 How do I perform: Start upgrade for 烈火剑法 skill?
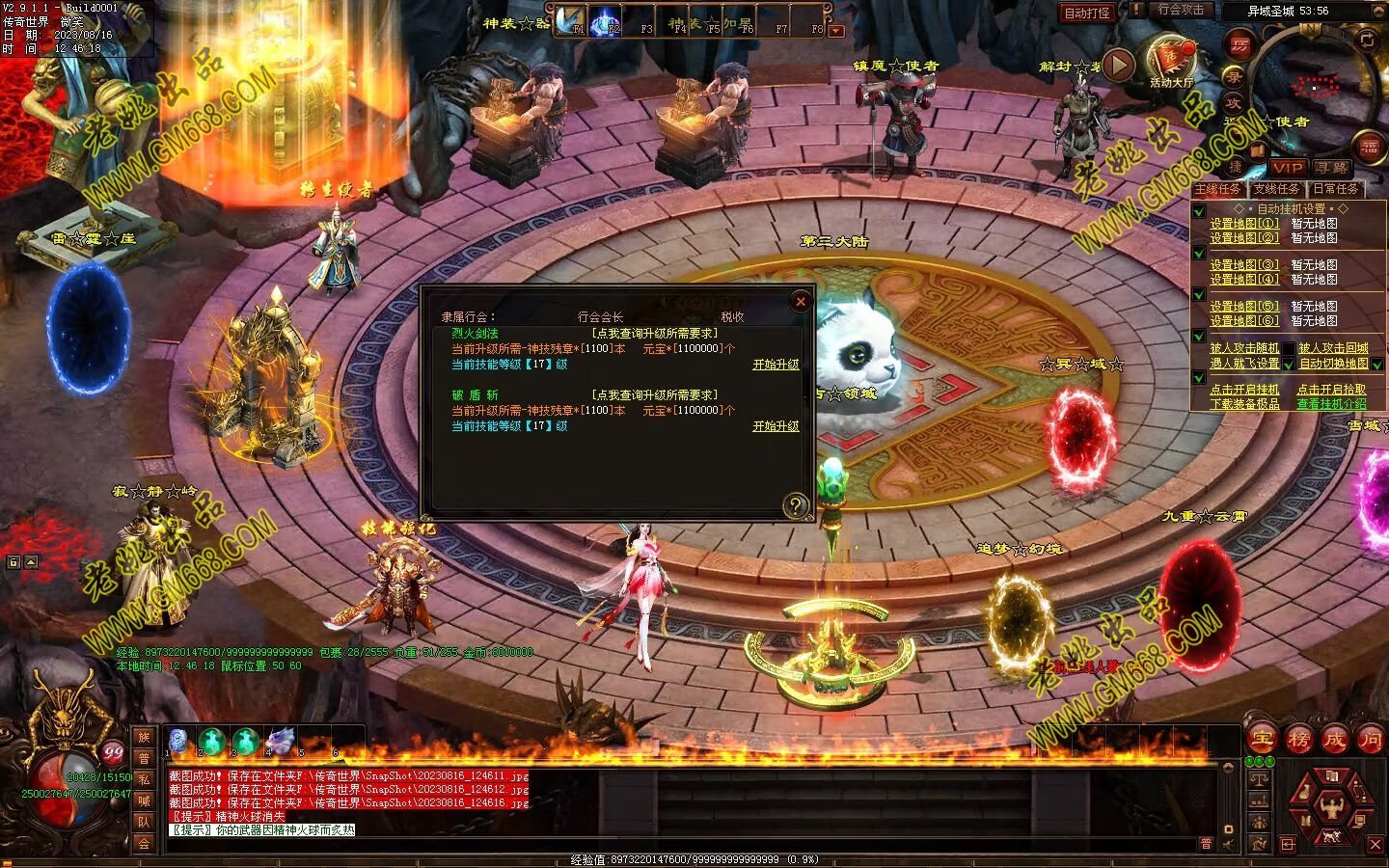tap(776, 365)
